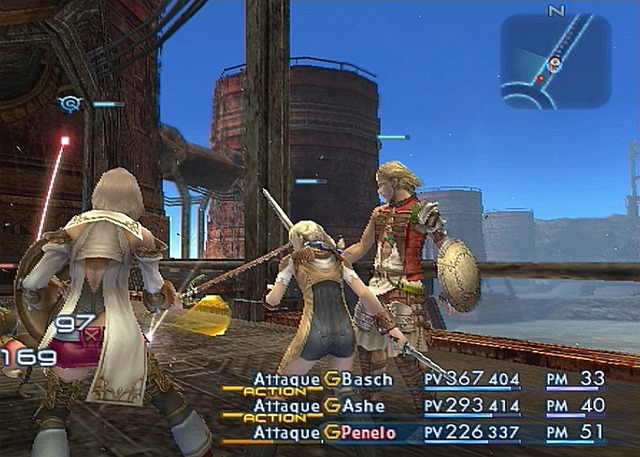Click Penelo's Attaque action command
This screenshot has width=640, height=457.
tap(286, 433)
